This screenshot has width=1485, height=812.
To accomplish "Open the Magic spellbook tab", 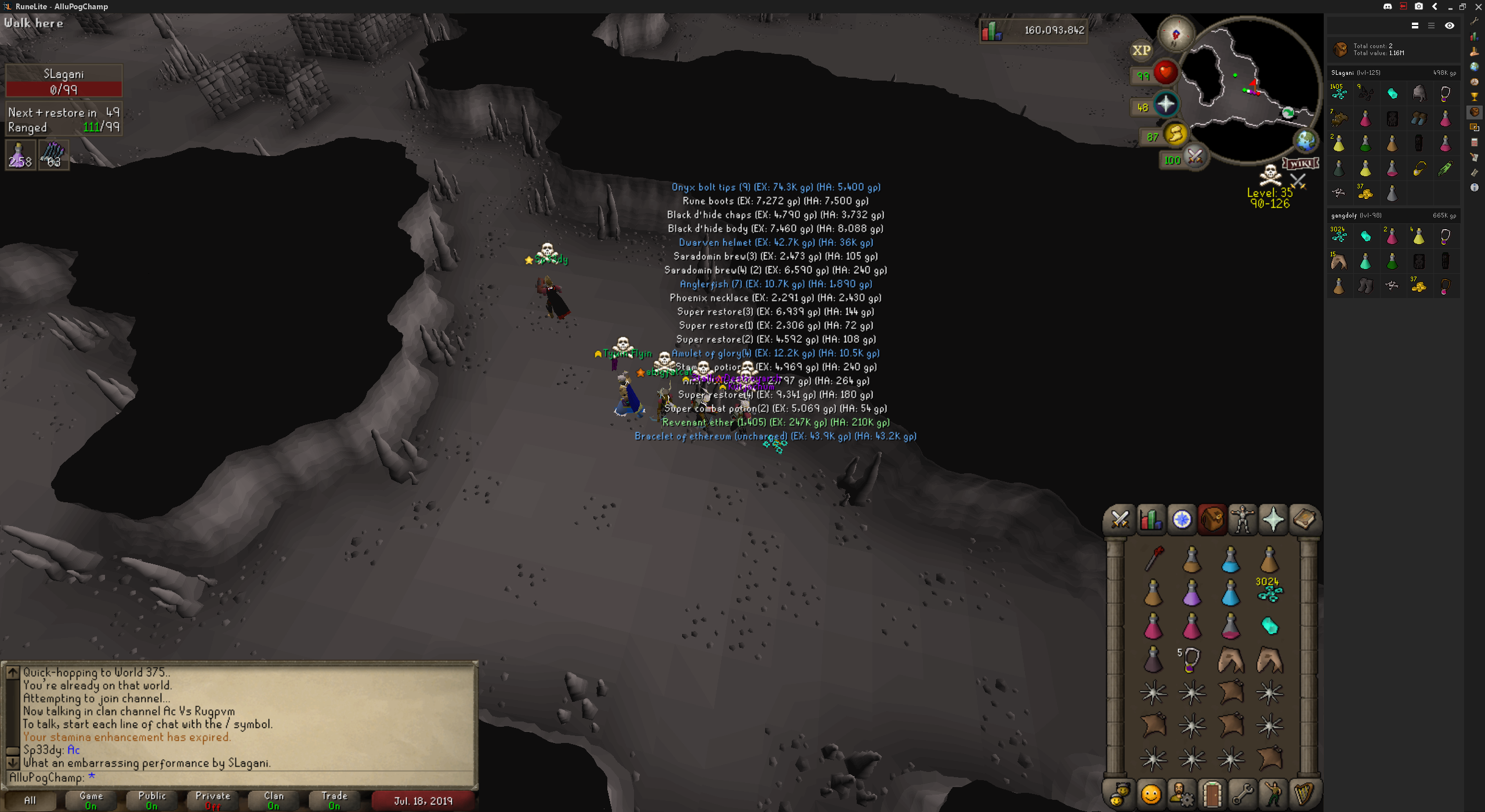I will tap(1304, 519).
